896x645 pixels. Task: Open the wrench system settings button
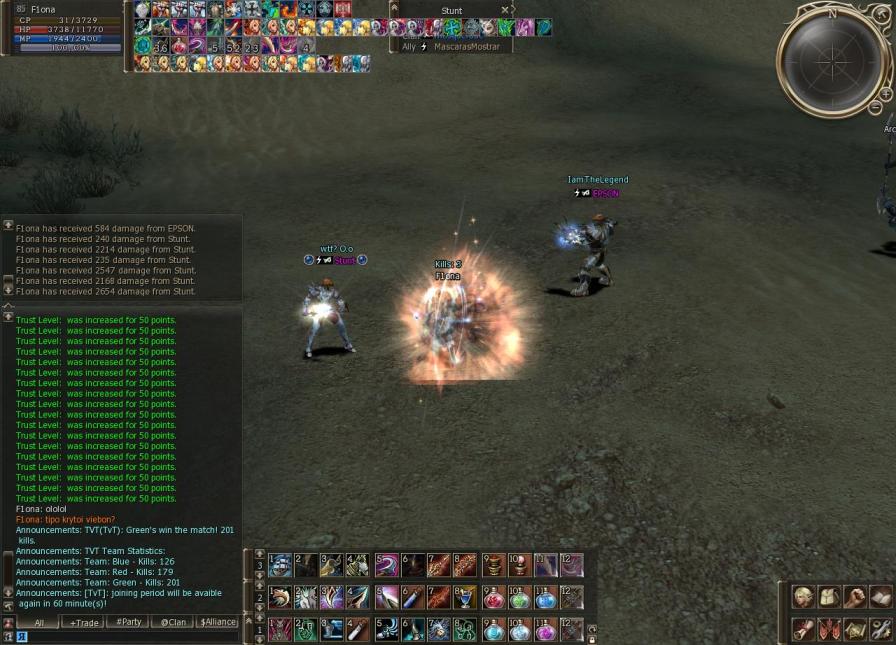880,629
